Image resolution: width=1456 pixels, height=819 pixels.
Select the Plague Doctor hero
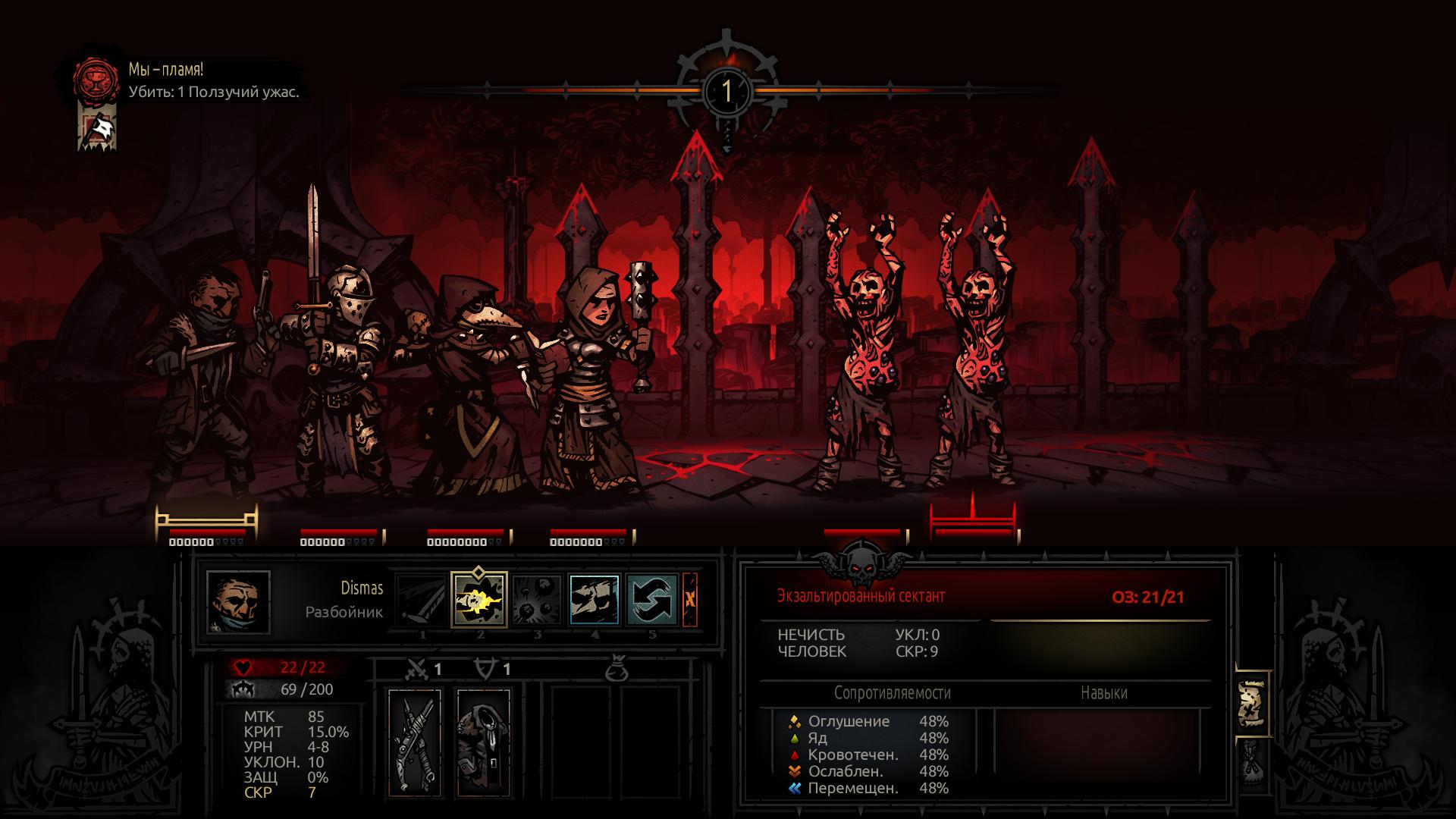coord(464,379)
